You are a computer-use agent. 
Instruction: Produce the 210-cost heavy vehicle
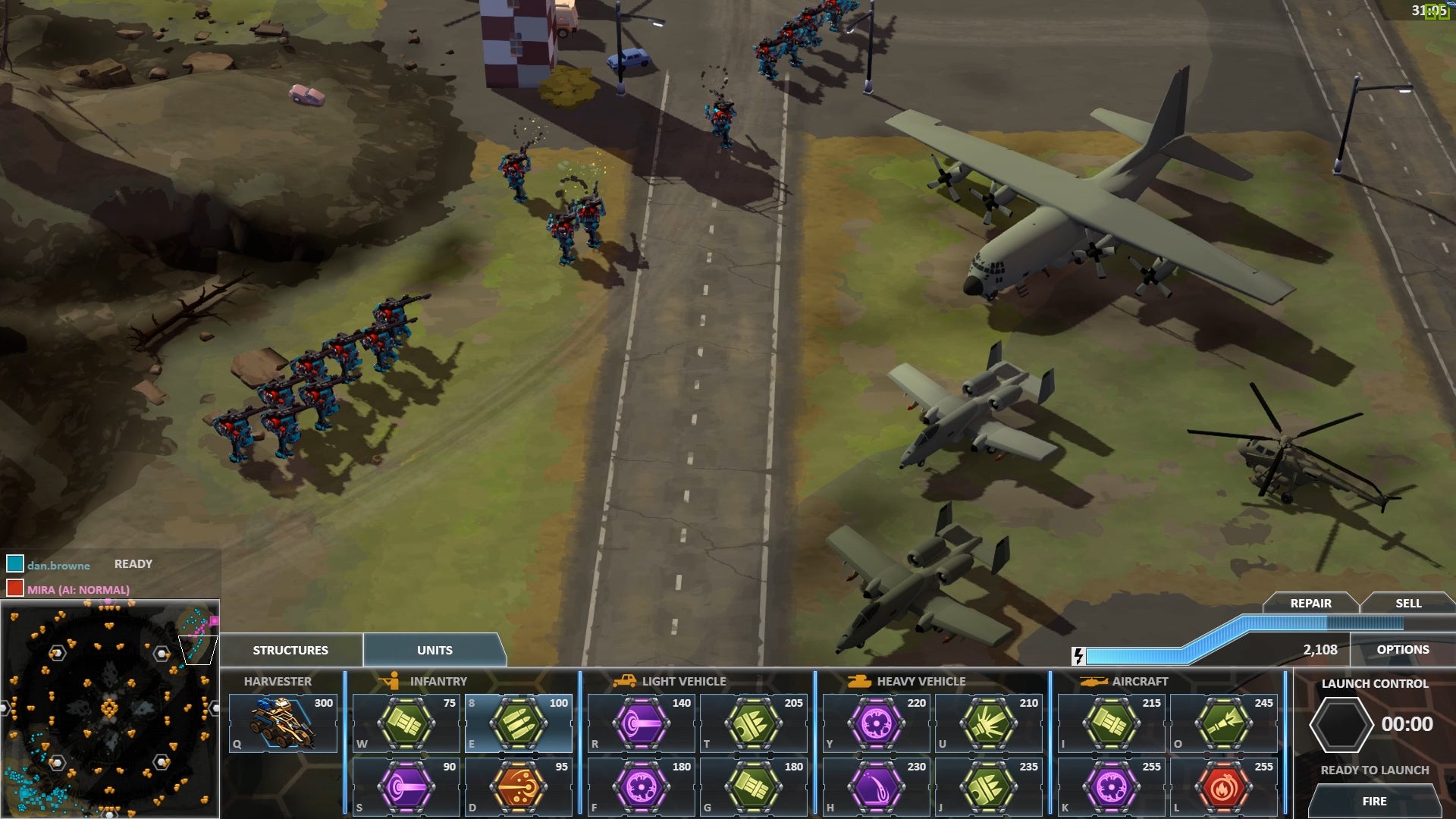click(x=988, y=723)
